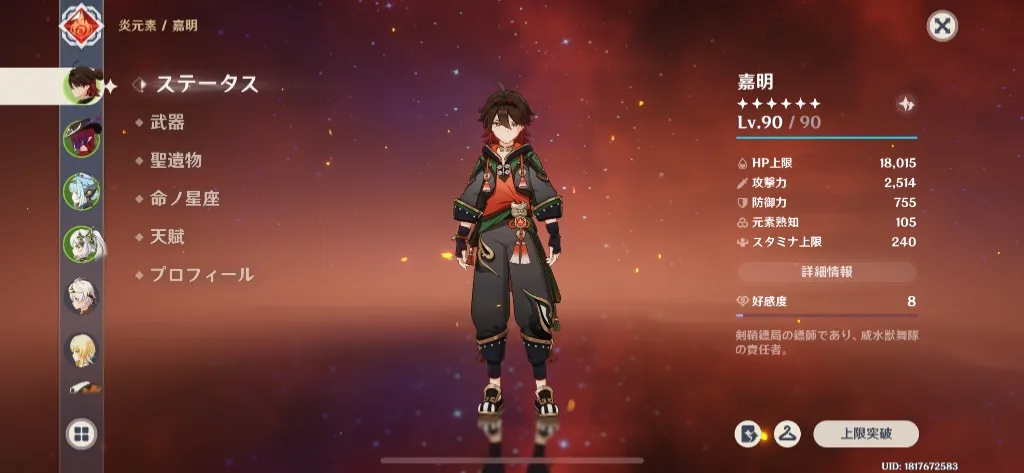
Task: Click the sparkle icon beside the character name
Action: click(x=905, y=103)
